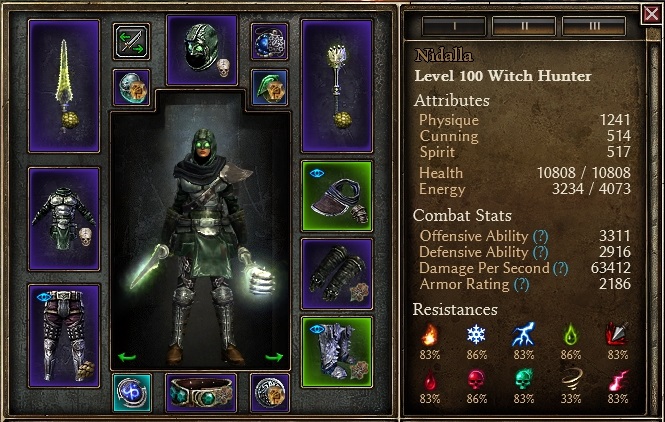Click the Damage Per Second help icon
665x422 pixels.
click(x=559, y=268)
